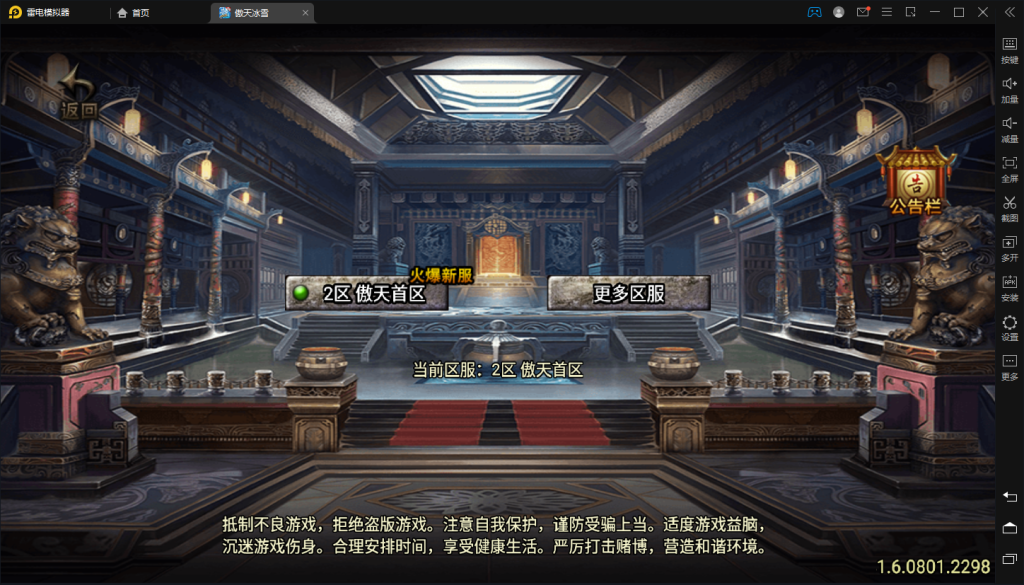Increase volume with 加量 button
Viewport: 1024px width, 585px height.
(x=1009, y=88)
